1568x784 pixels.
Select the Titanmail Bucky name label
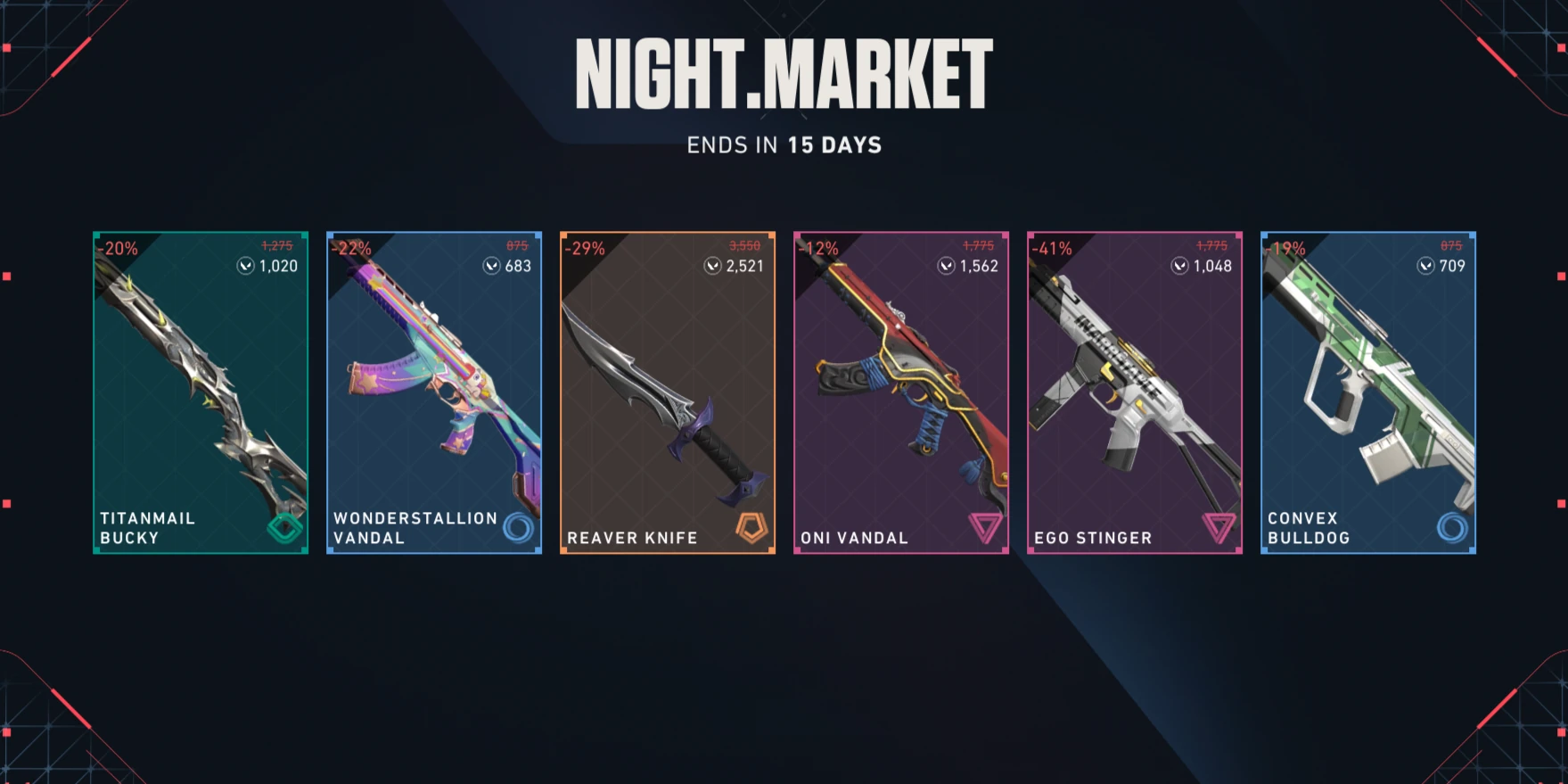point(147,527)
